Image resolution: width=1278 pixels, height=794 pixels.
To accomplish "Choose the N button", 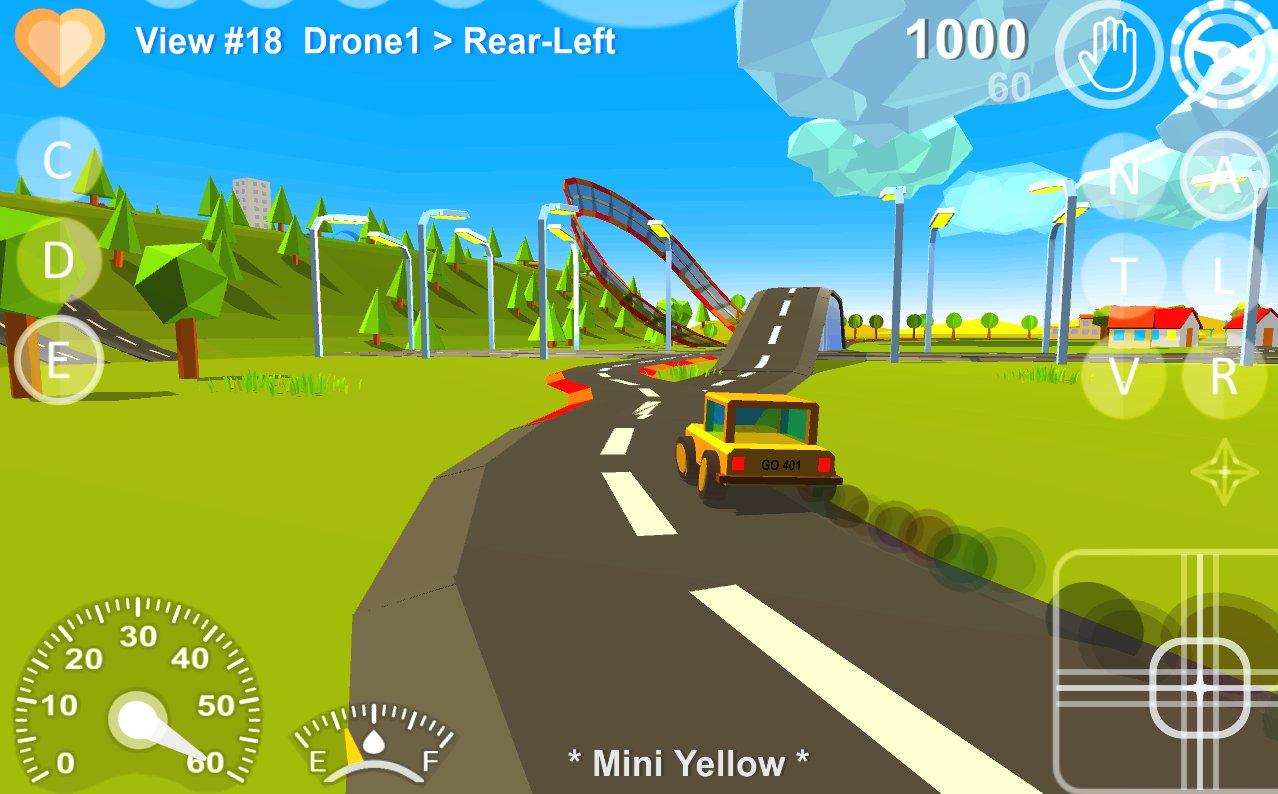I will (1124, 177).
